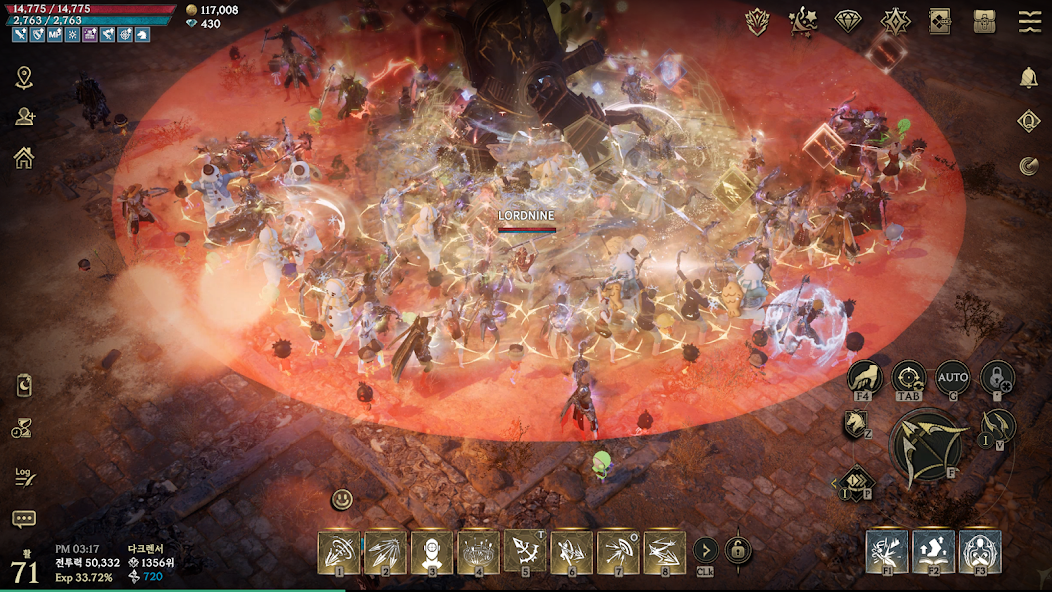Select the TAB target switch button

point(908,378)
